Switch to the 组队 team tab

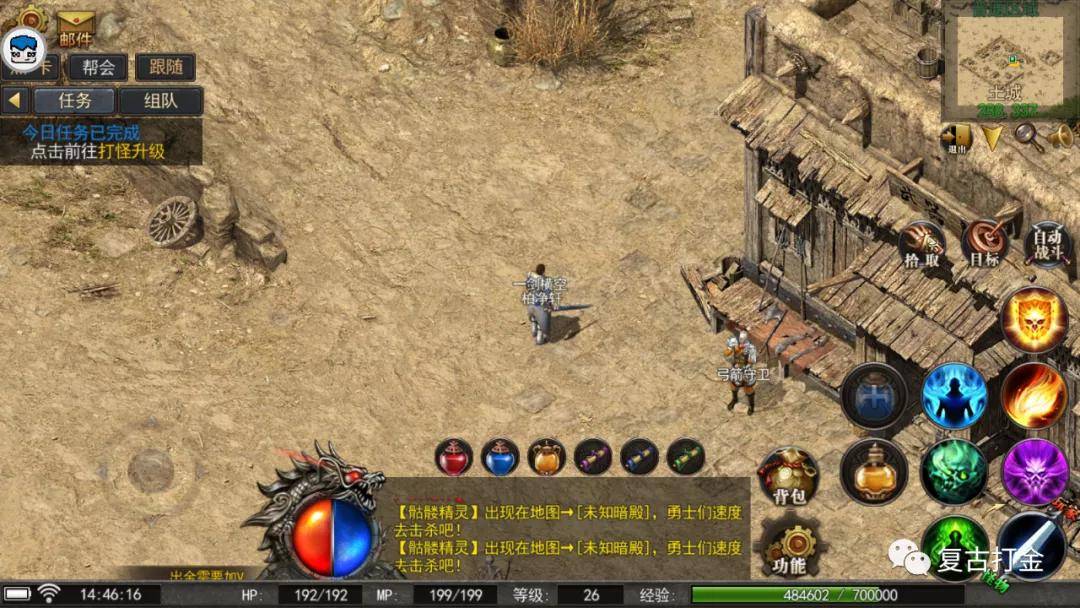[x=160, y=101]
